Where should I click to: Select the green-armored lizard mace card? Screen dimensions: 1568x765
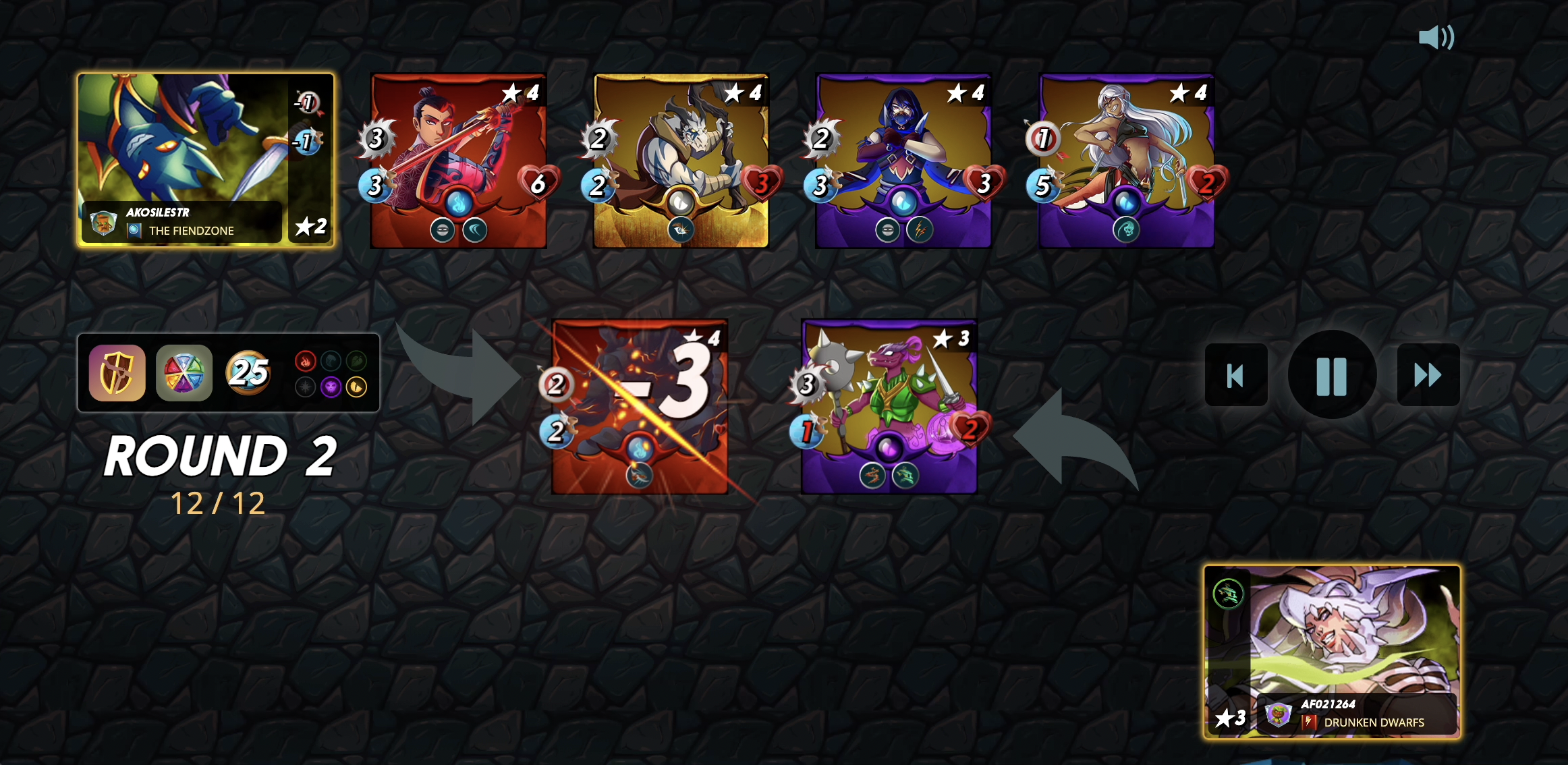pos(889,406)
